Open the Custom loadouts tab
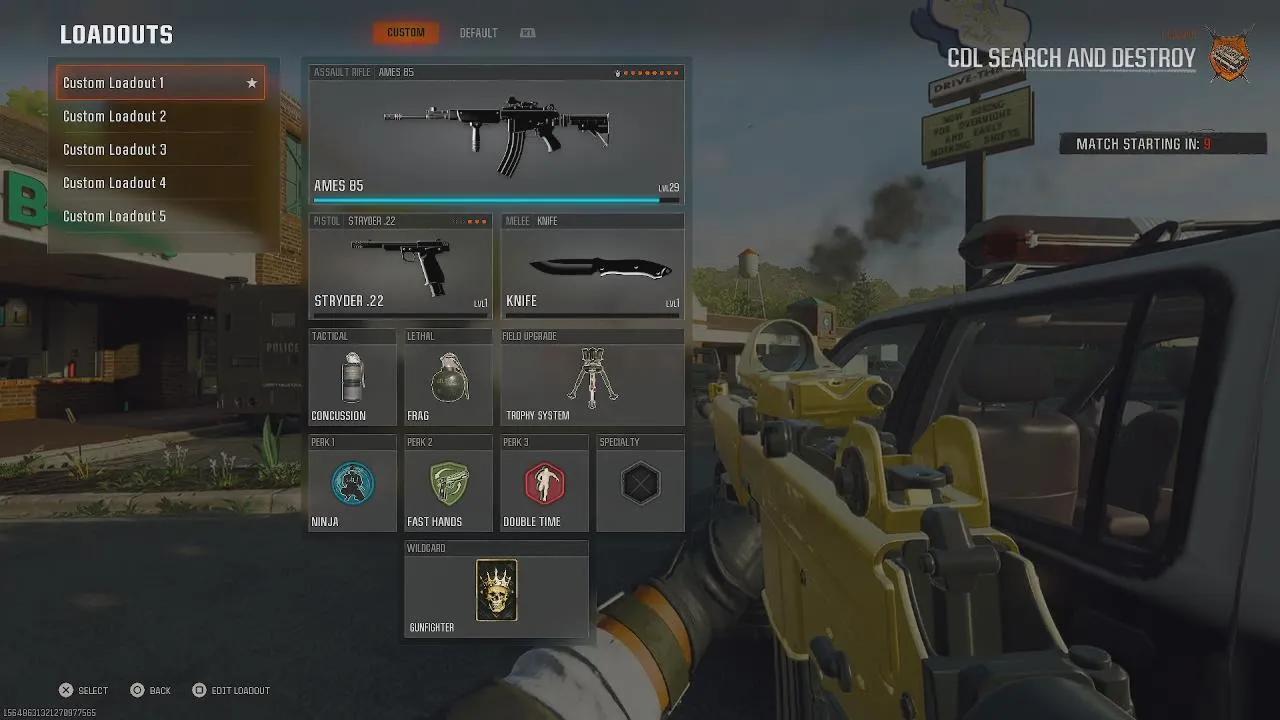Image resolution: width=1280 pixels, height=720 pixels. [x=406, y=33]
